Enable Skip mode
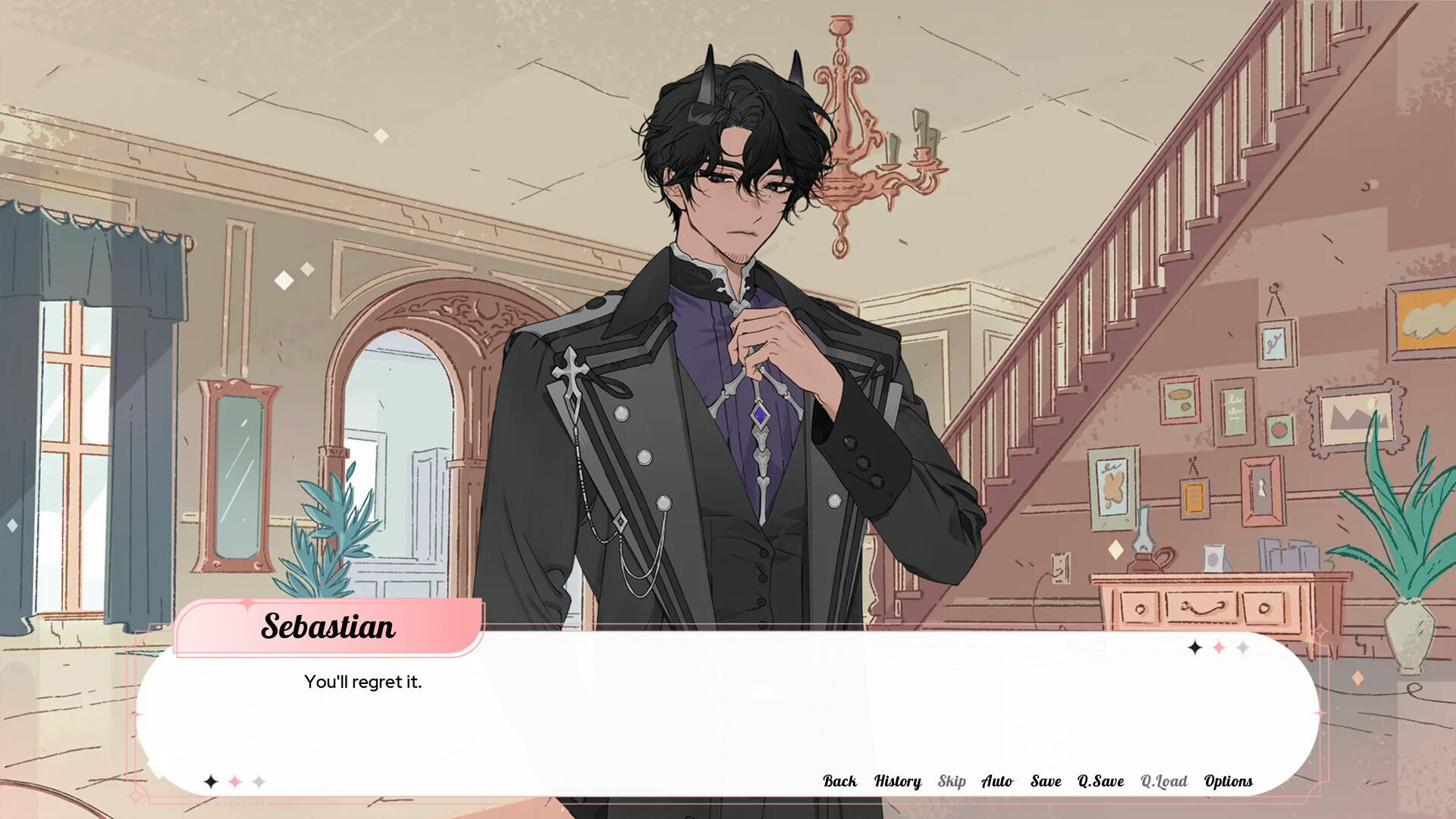Screen dimensions: 1456x819 point(952,780)
